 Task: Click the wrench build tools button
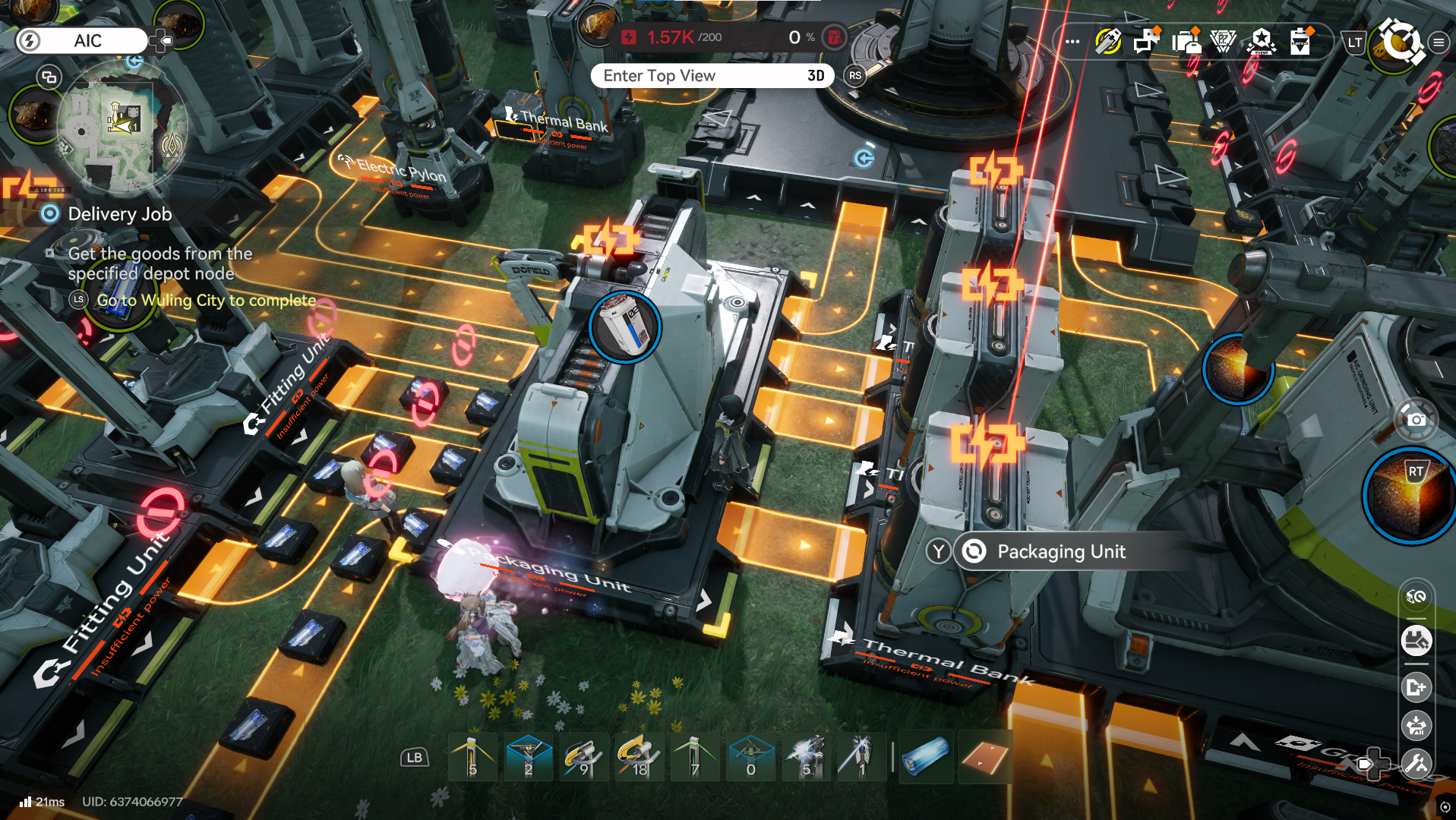click(x=1417, y=763)
